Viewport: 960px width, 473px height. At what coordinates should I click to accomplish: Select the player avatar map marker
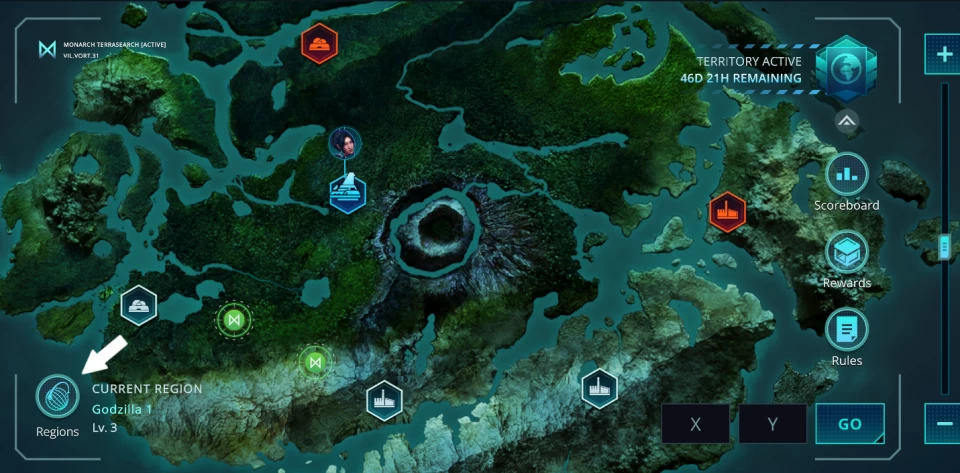(x=345, y=143)
